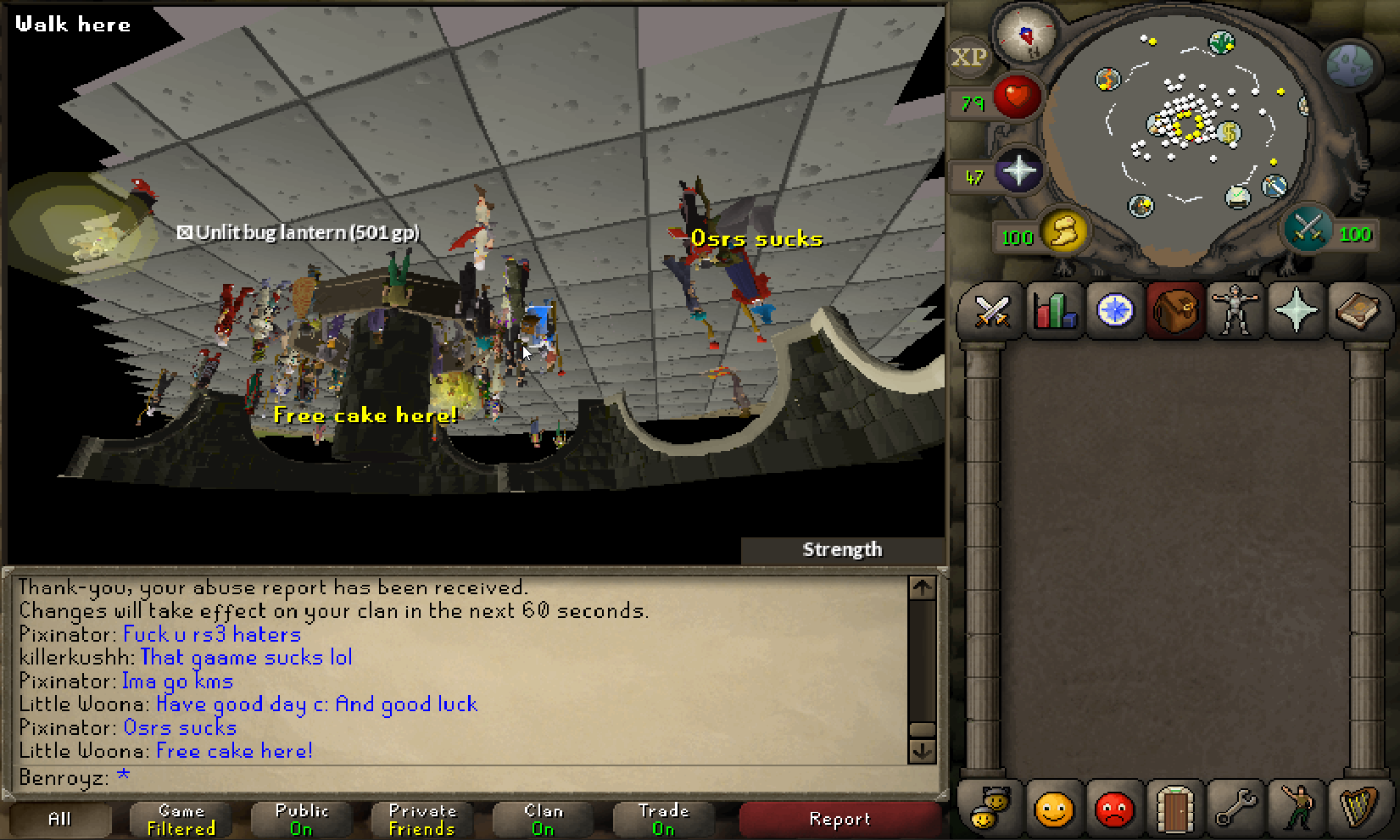Open the Combat Options crossed-swords tab

click(990, 311)
